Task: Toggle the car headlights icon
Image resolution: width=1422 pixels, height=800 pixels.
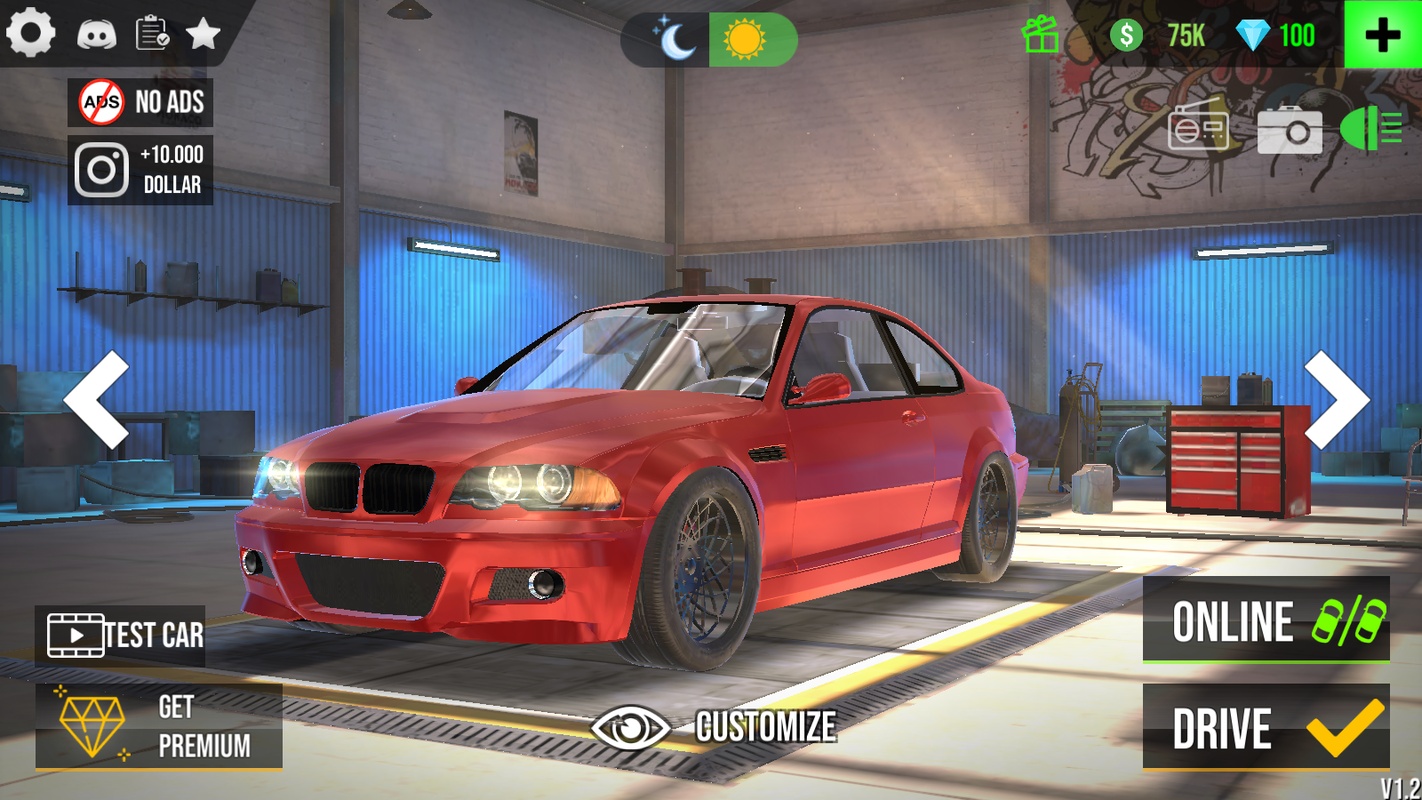Action: pos(1372,130)
